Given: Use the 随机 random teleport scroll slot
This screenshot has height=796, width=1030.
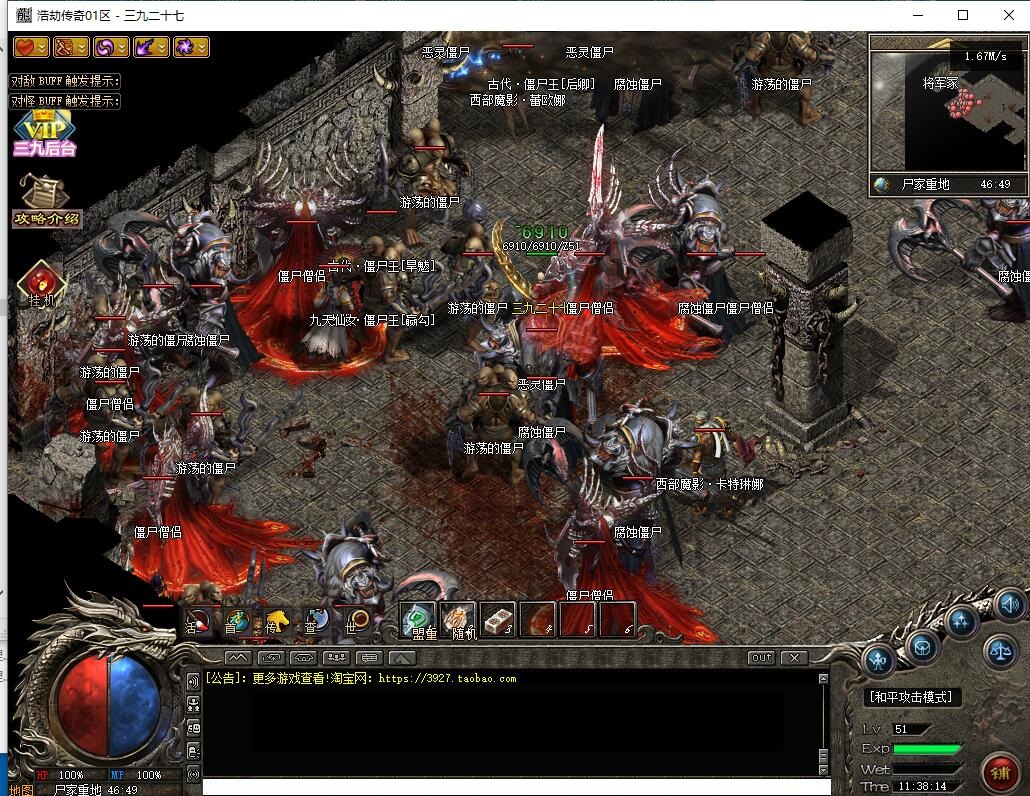Looking at the screenshot, I should point(458,620).
